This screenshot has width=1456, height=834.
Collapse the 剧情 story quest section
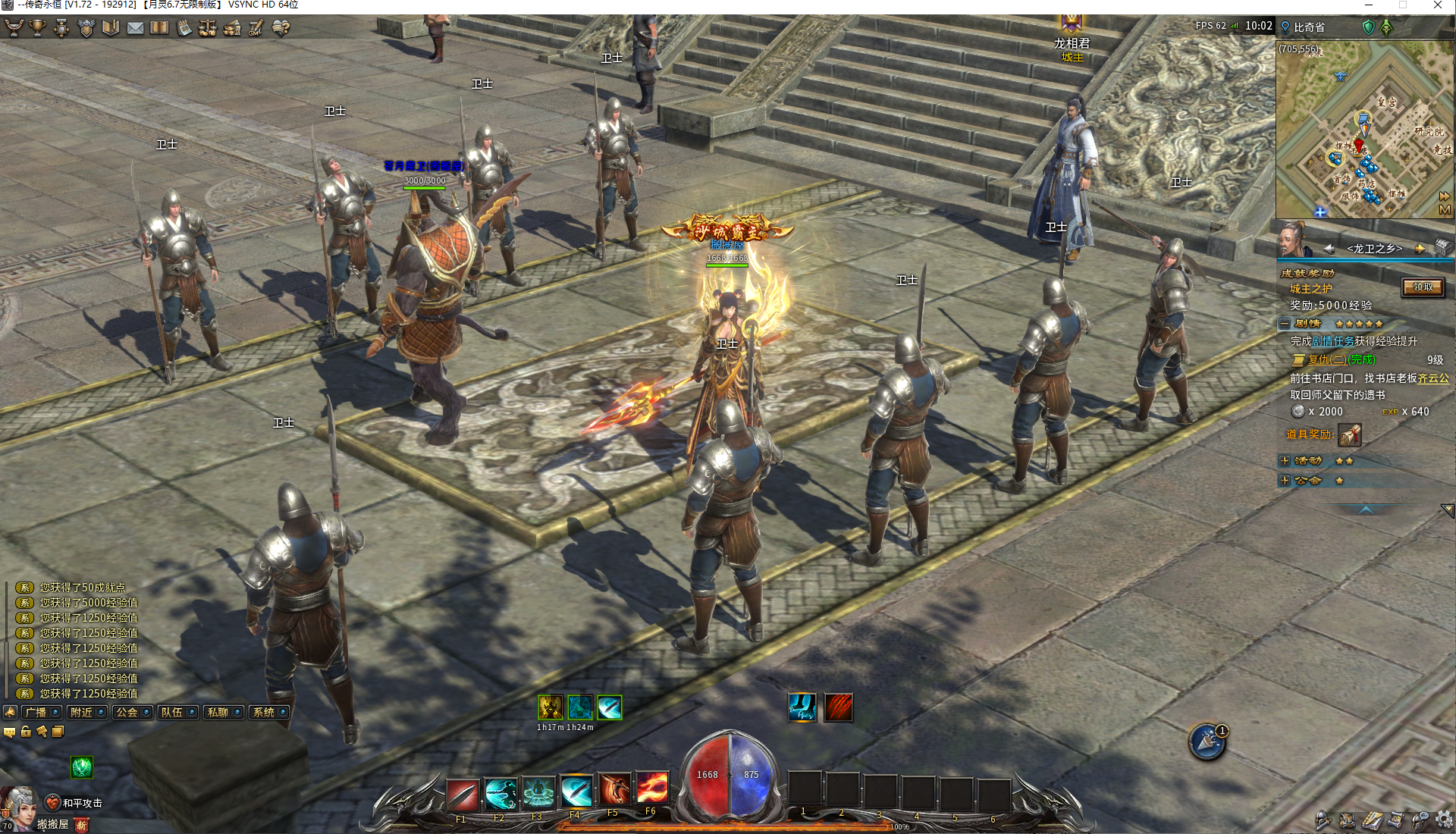(1285, 324)
